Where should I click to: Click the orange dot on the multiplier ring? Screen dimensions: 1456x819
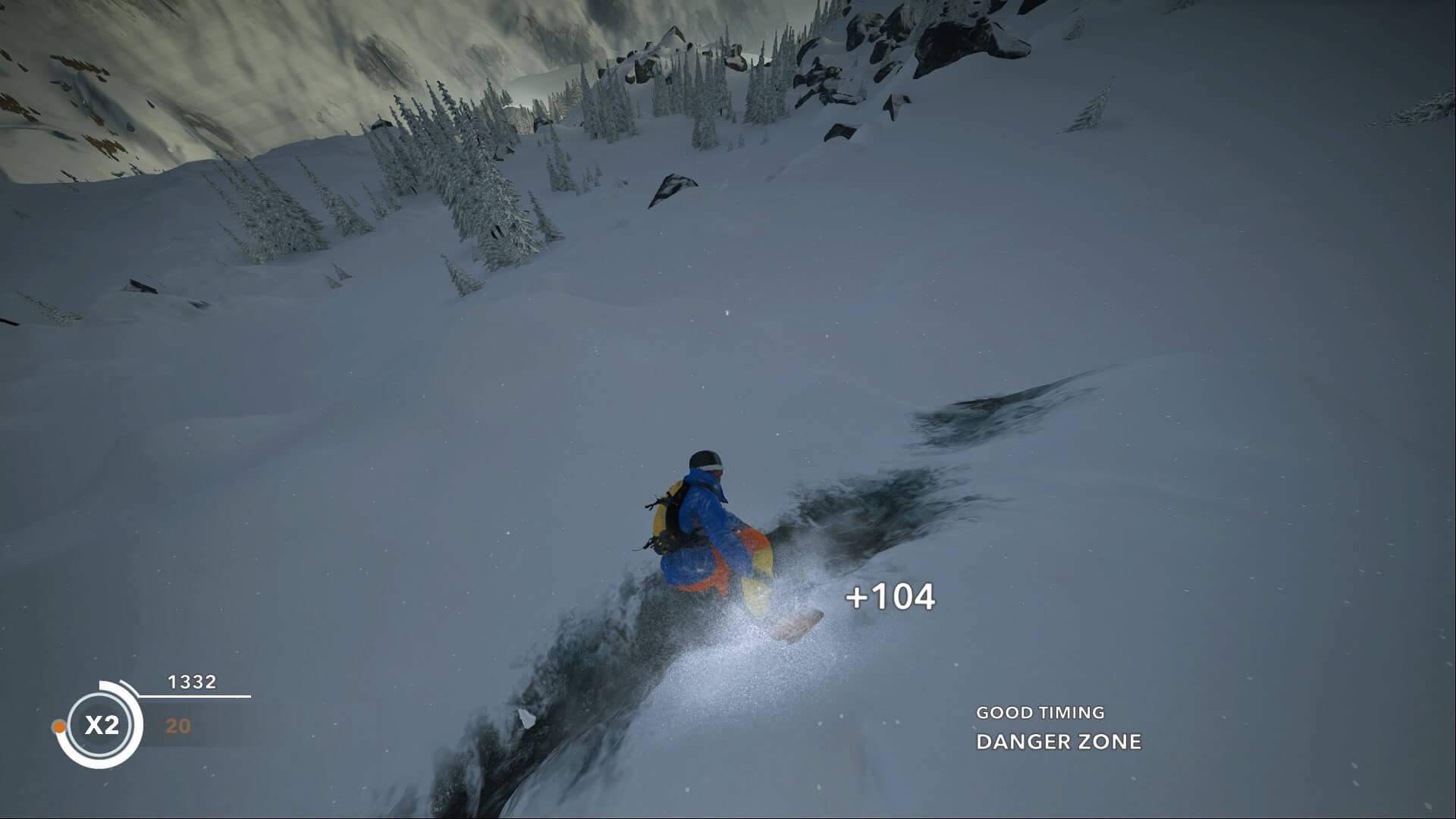[x=59, y=726]
